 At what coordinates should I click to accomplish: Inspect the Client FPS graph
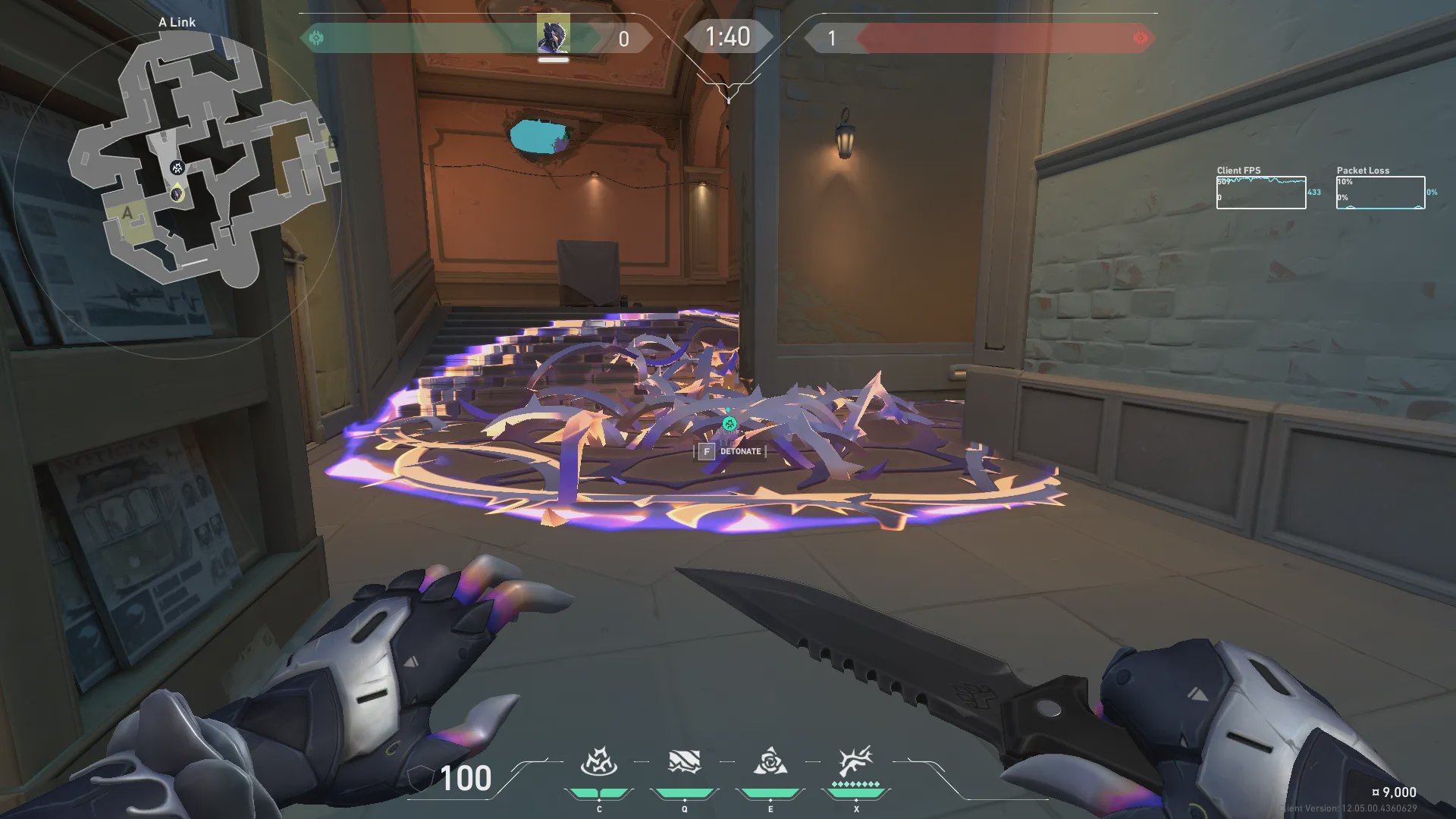click(x=1261, y=193)
